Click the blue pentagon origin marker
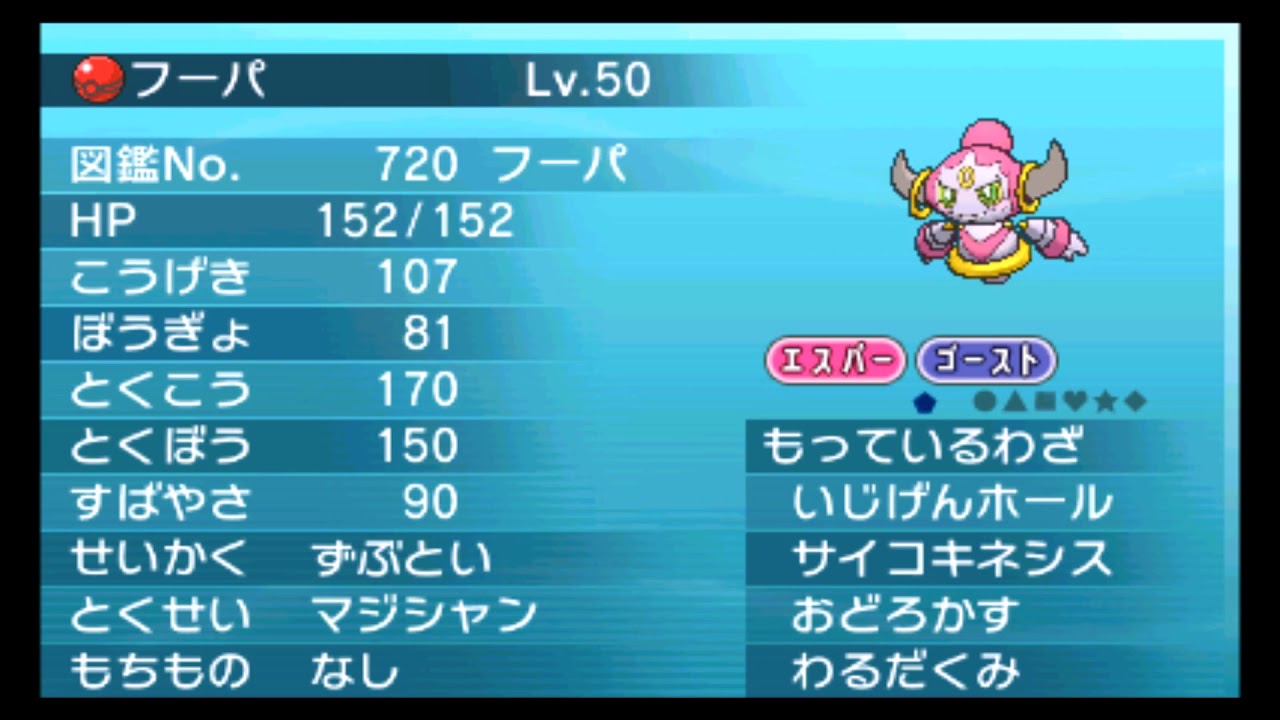The width and height of the screenshot is (1280, 720). [925, 402]
